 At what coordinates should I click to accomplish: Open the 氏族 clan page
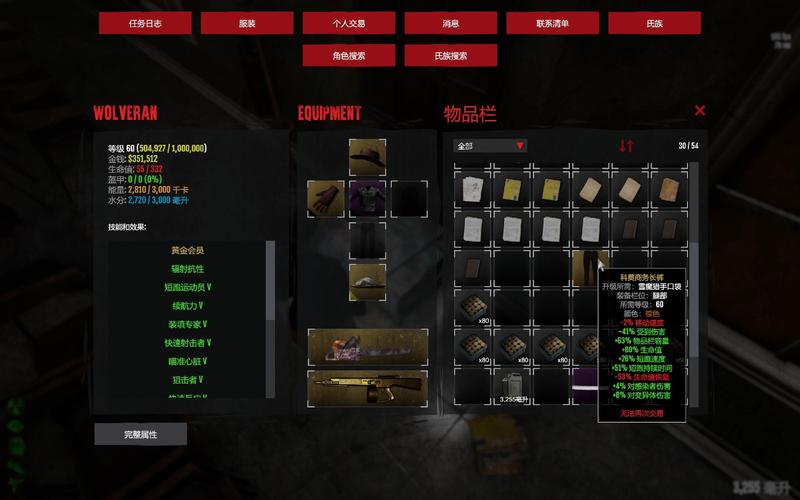654,23
